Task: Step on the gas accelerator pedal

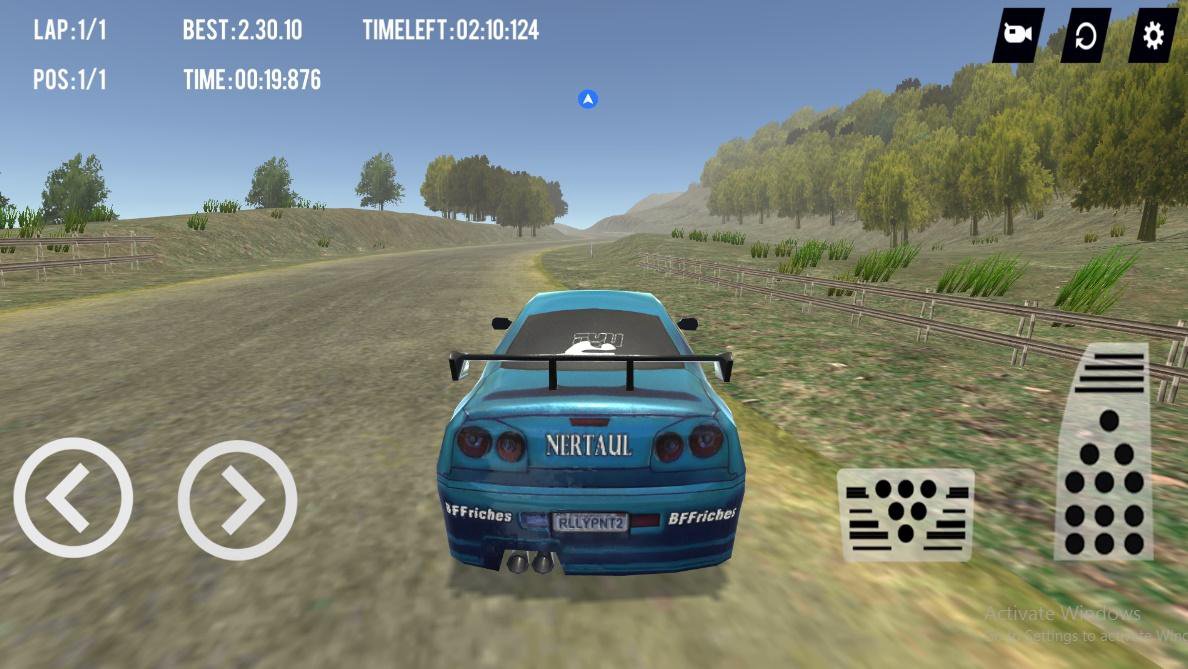Action: pyautogui.click(x=1105, y=451)
